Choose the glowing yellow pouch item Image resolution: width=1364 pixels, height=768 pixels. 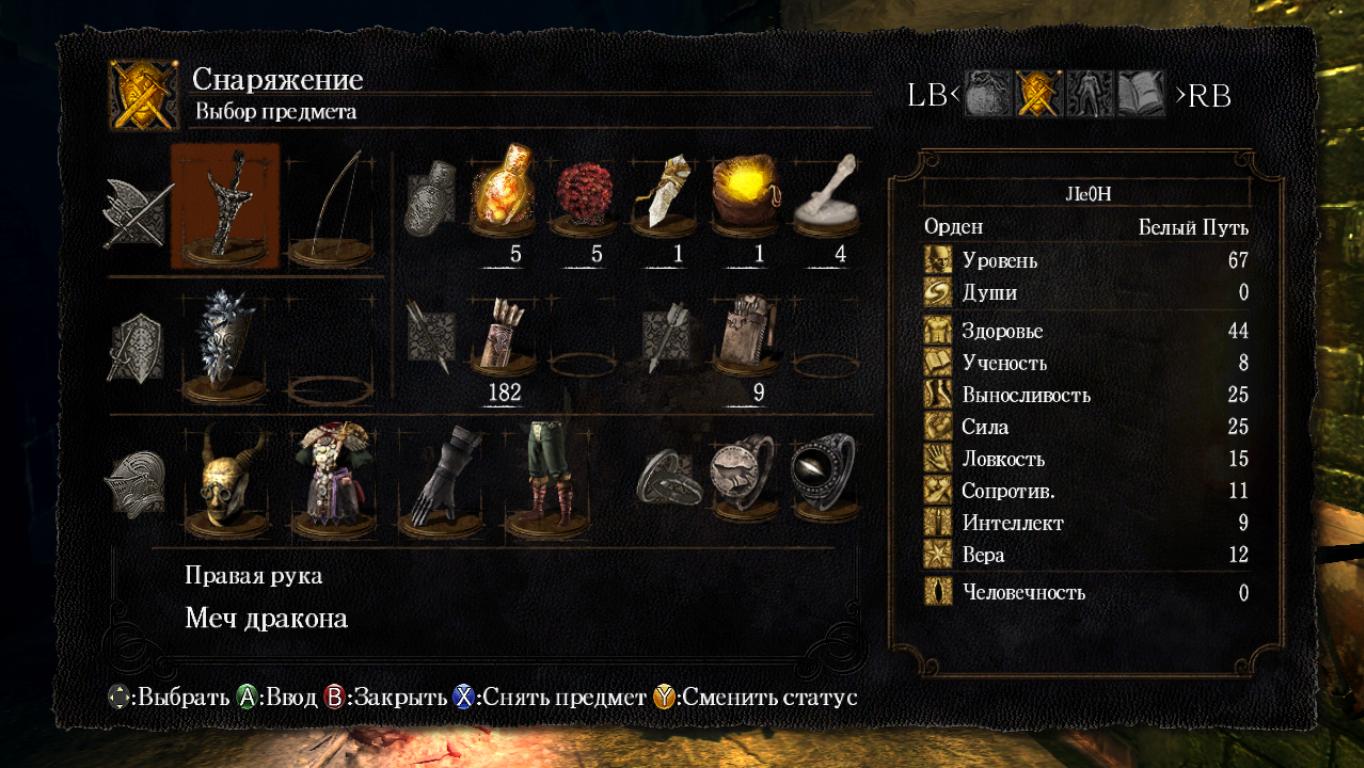coord(746,192)
